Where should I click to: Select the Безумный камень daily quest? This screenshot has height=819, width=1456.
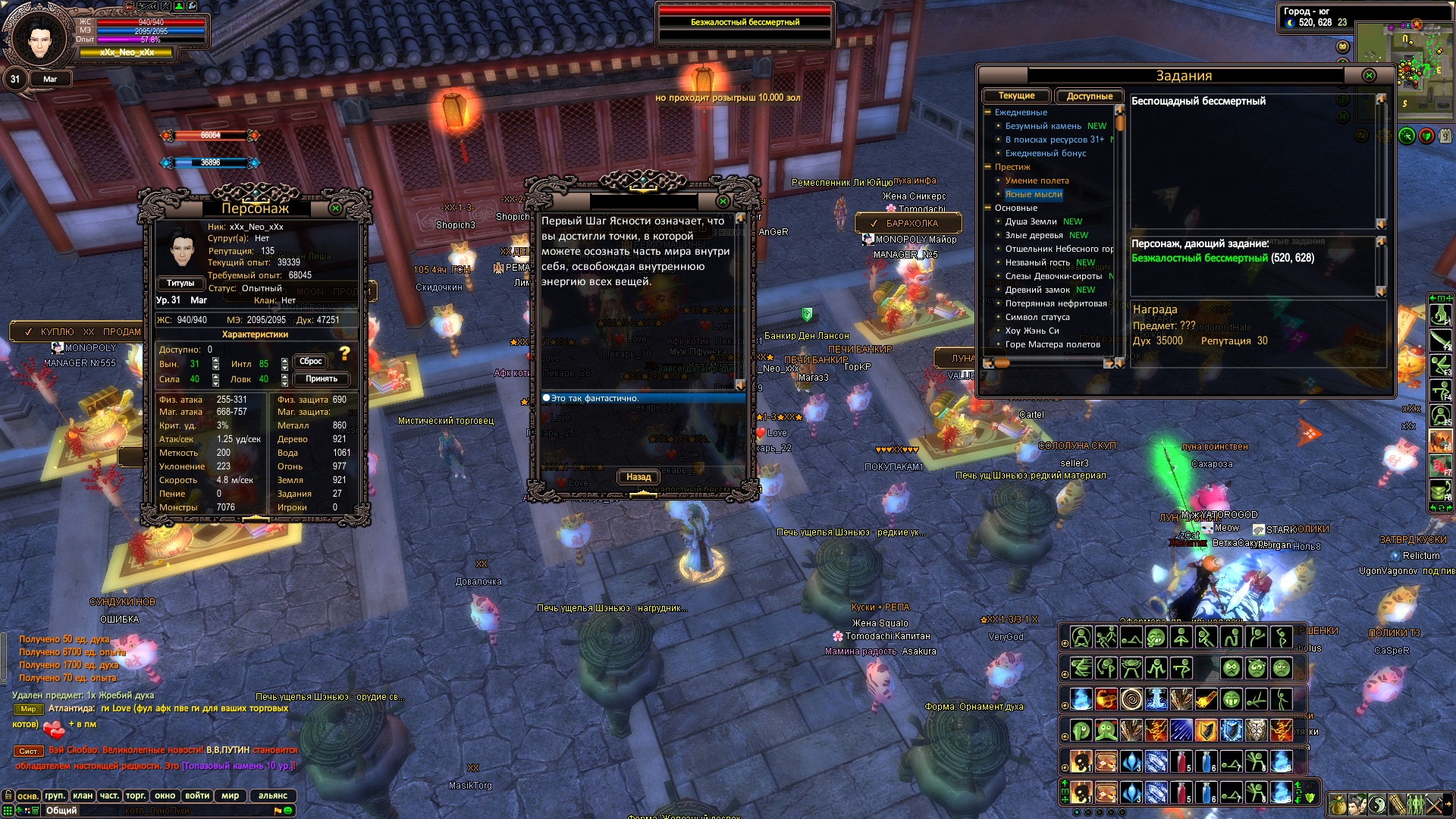[x=1043, y=126]
